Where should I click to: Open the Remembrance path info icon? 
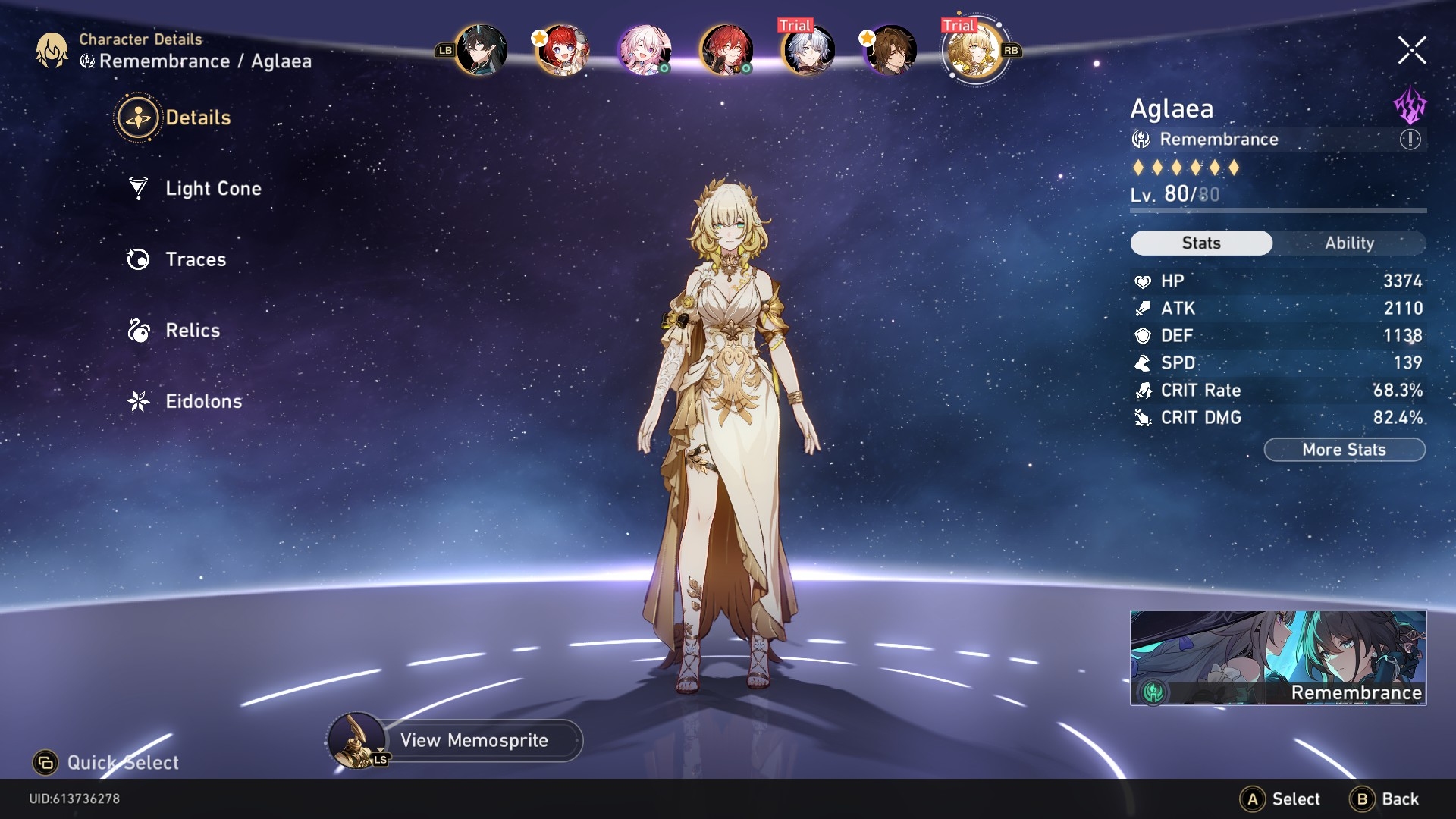coord(1410,140)
